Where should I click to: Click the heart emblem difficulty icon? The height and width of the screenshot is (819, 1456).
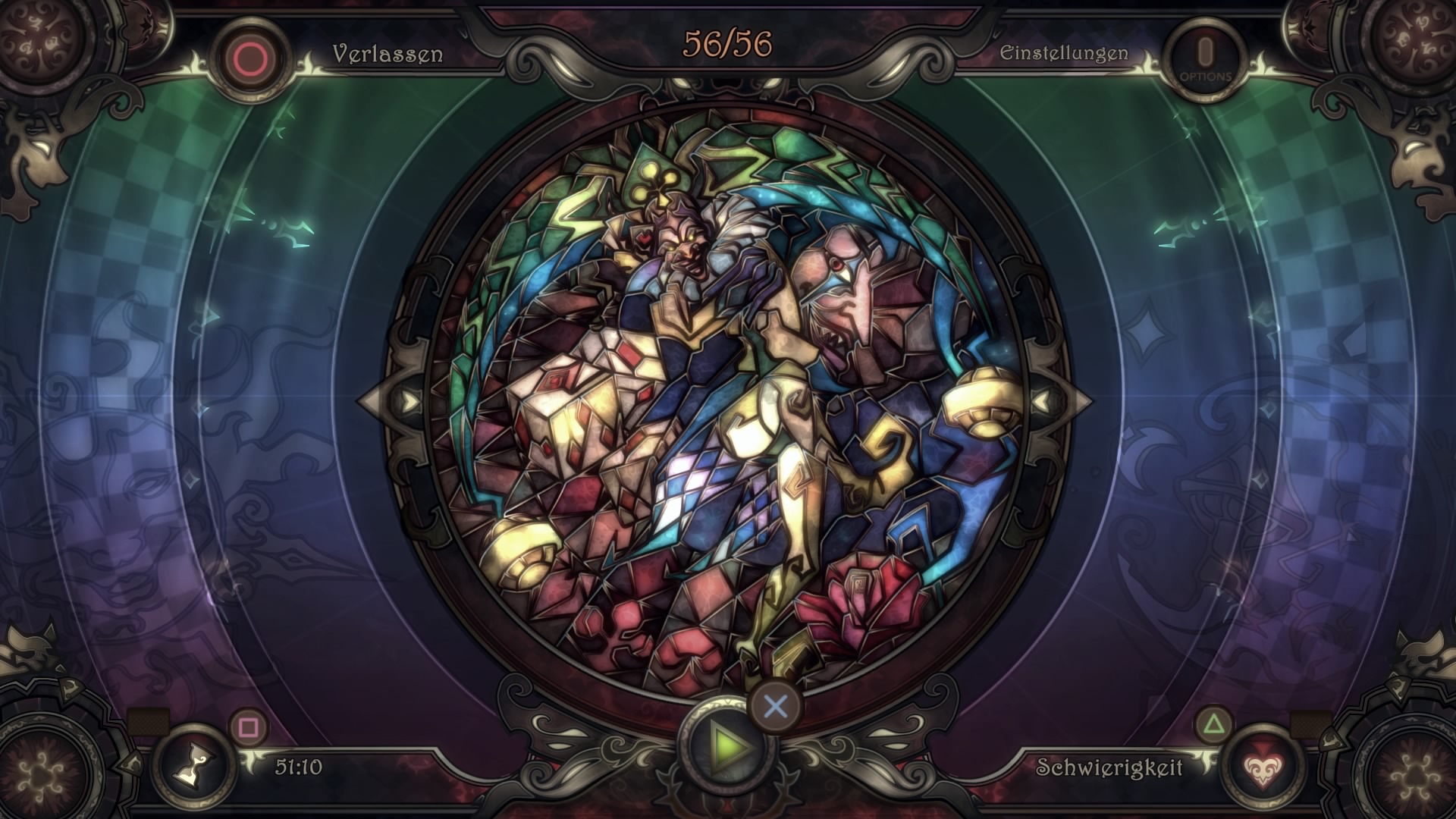pyautogui.click(x=1260, y=767)
